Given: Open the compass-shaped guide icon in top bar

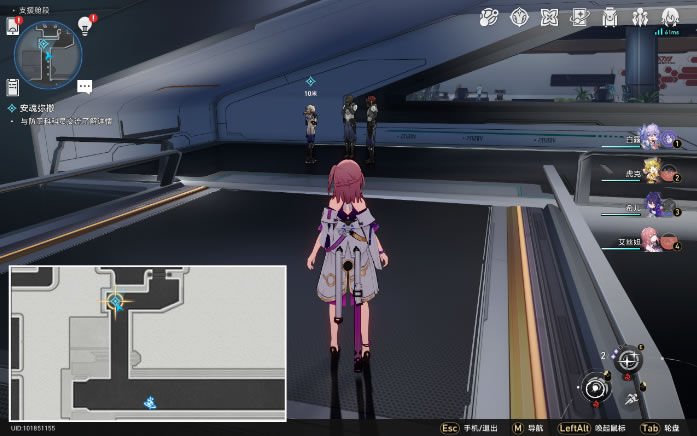Looking at the screenshot, I should pos(520,16).
